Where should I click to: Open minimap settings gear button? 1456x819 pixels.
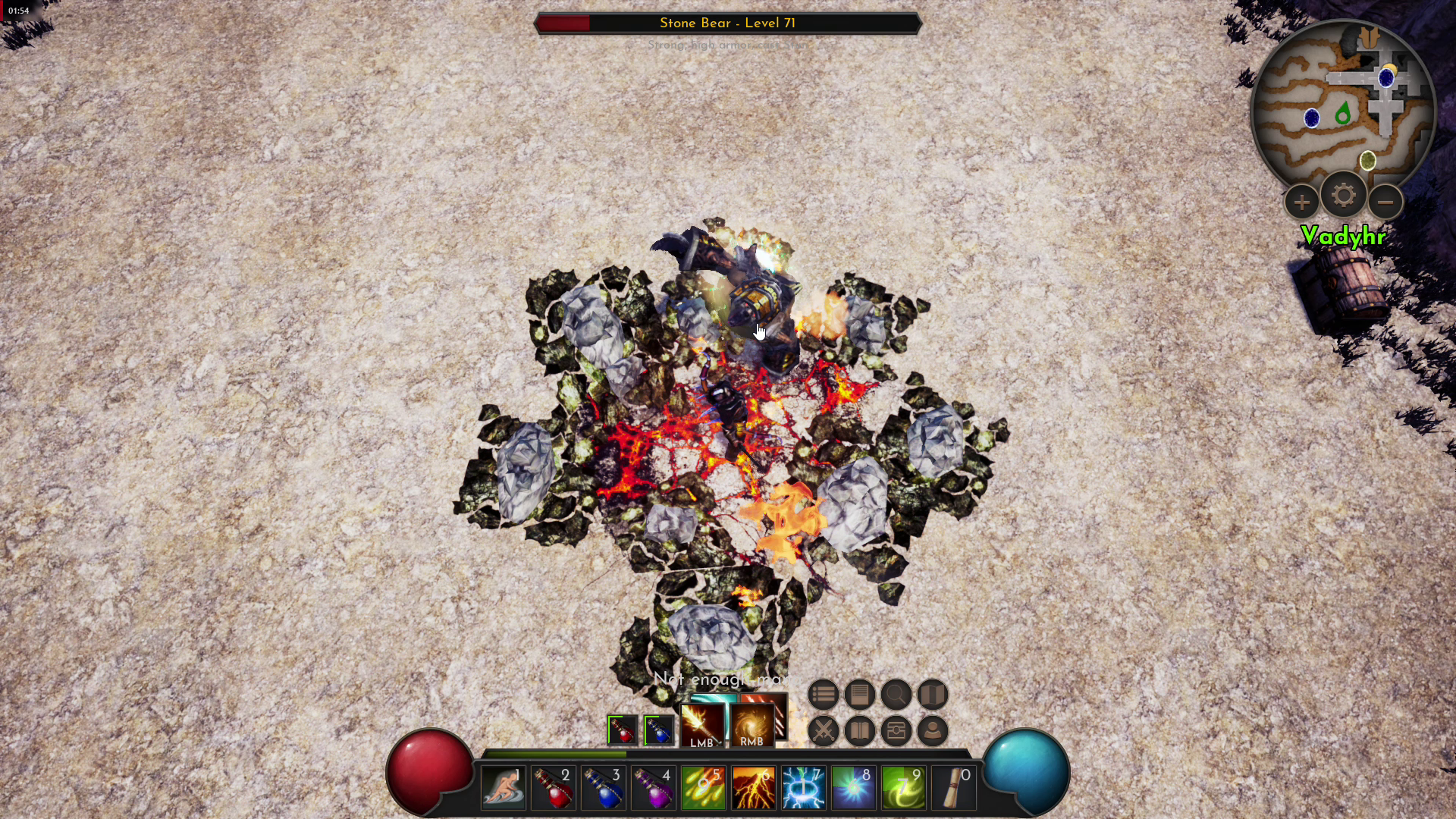[x=1343, y=196]
